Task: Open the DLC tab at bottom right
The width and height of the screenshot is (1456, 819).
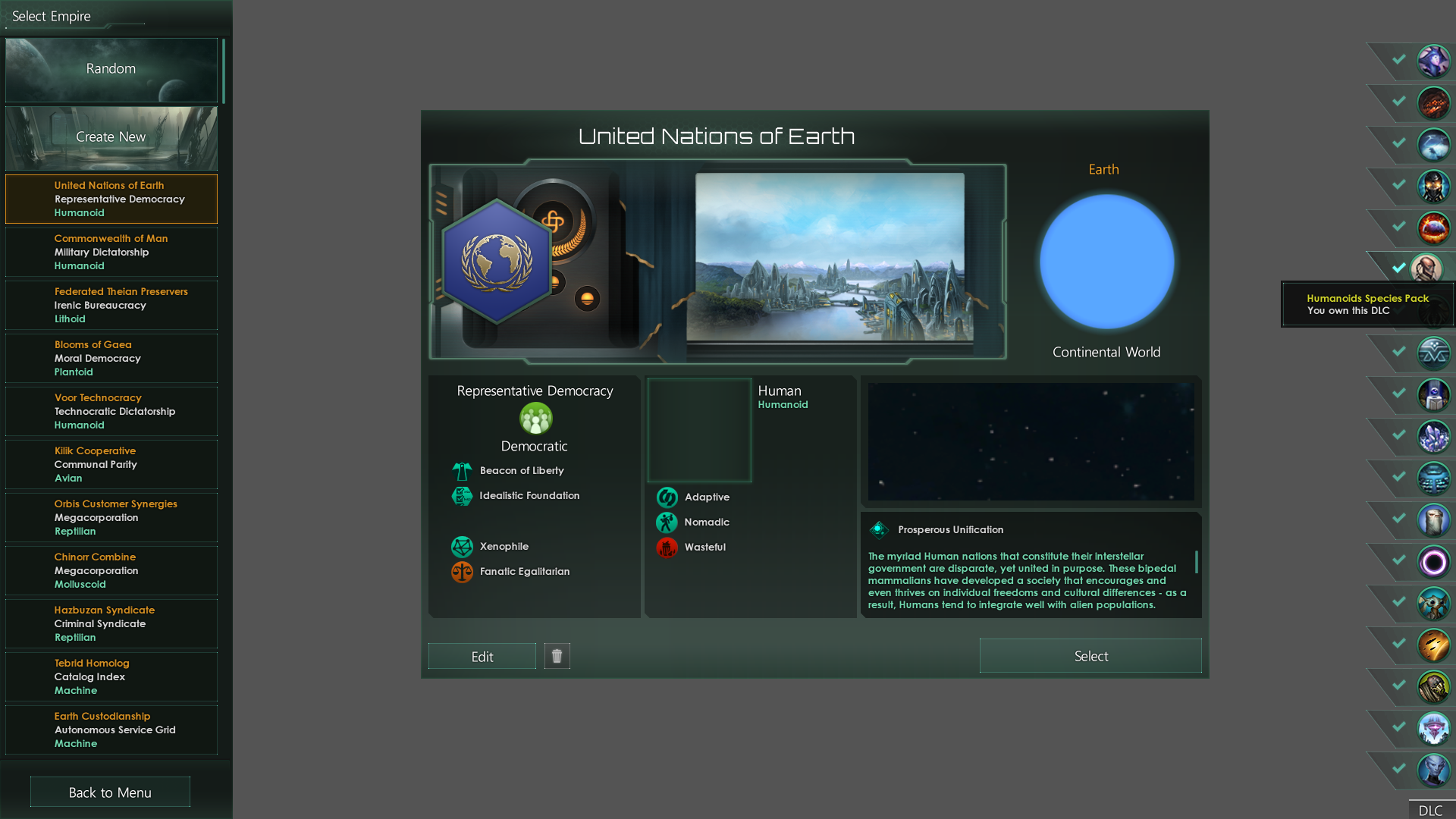Action: 1430,810
